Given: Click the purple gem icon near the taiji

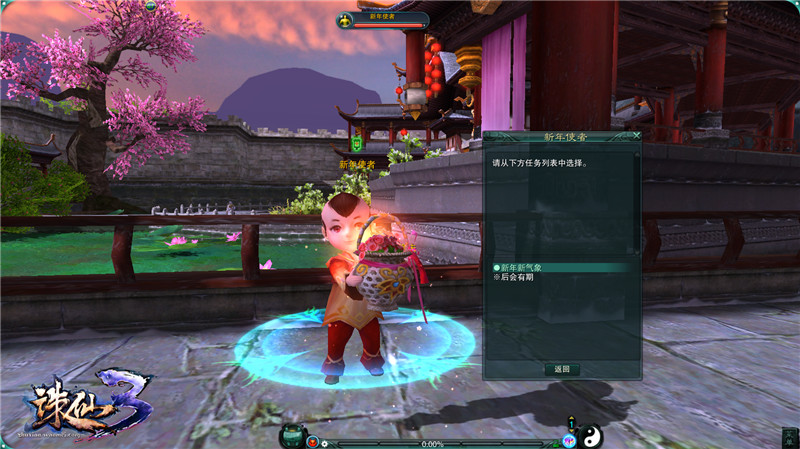Looking at the screenshot, I should point(570,439).
